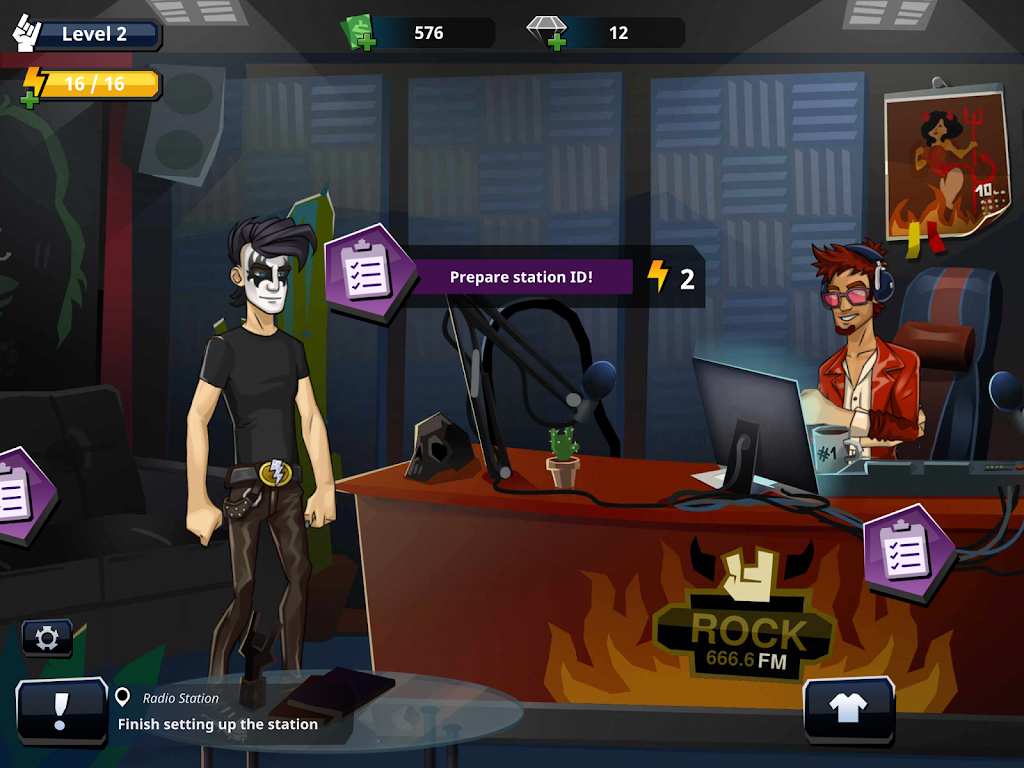Select the clipboard task icon on the desk
This screenshot has height=768, width=1024.
908,551
